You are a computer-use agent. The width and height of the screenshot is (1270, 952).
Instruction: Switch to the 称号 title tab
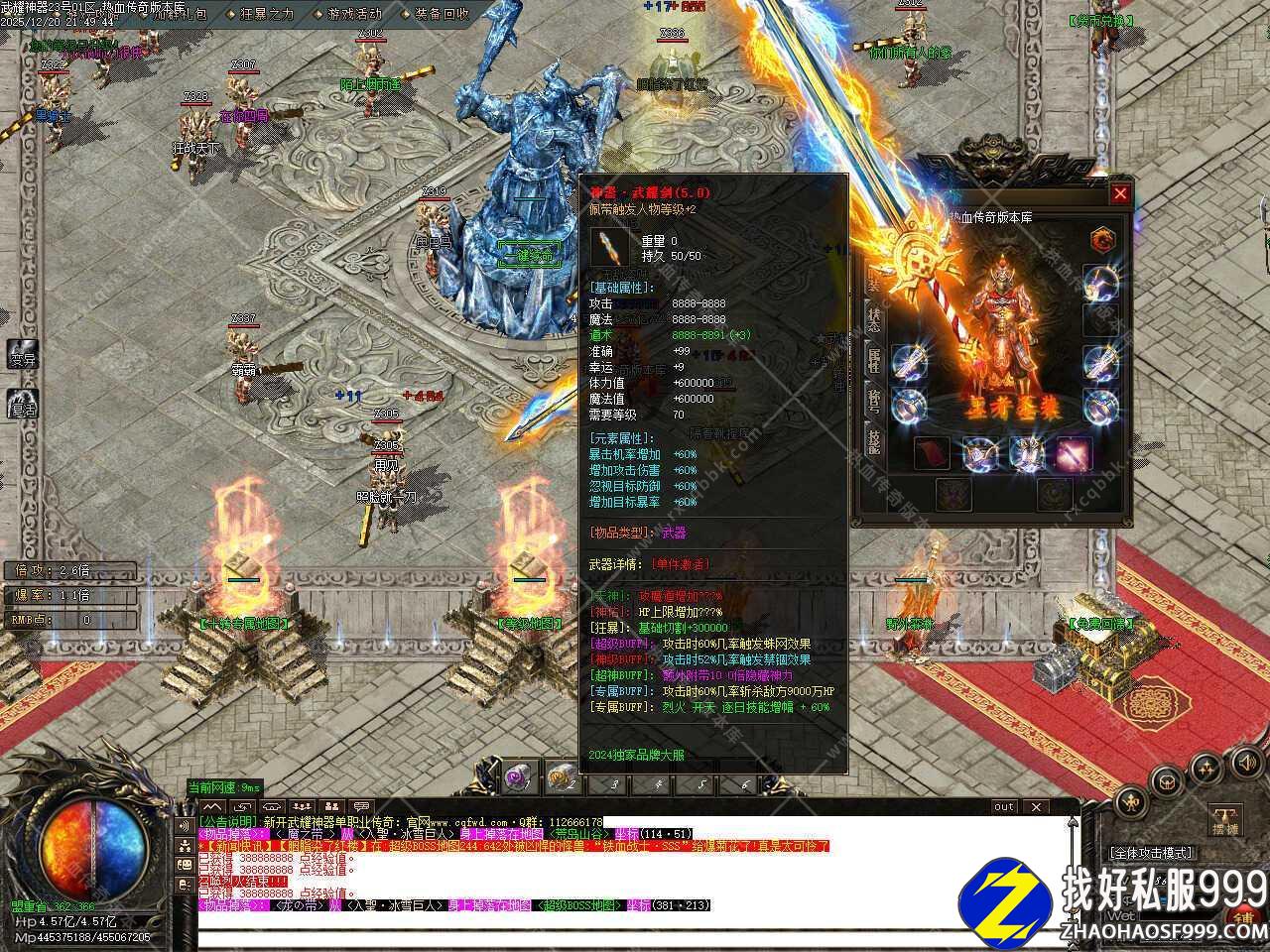tap(873, 401)
